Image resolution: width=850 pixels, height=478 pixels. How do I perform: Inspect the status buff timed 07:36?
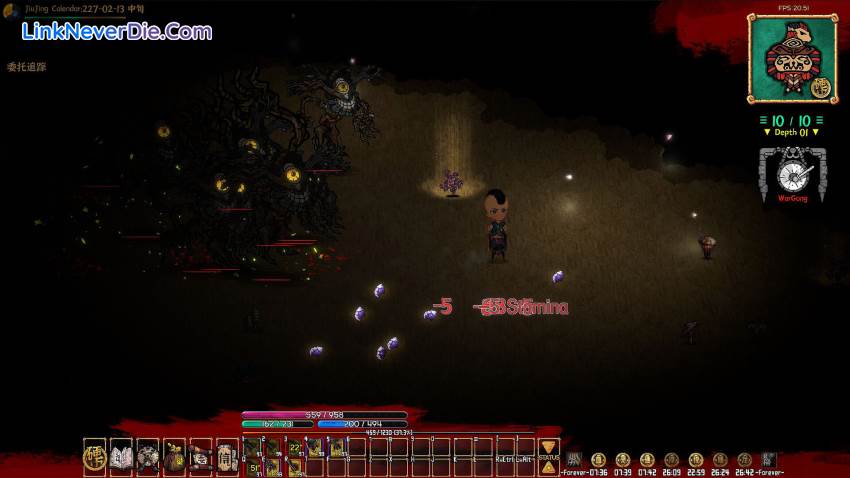[x=599, y=460]
